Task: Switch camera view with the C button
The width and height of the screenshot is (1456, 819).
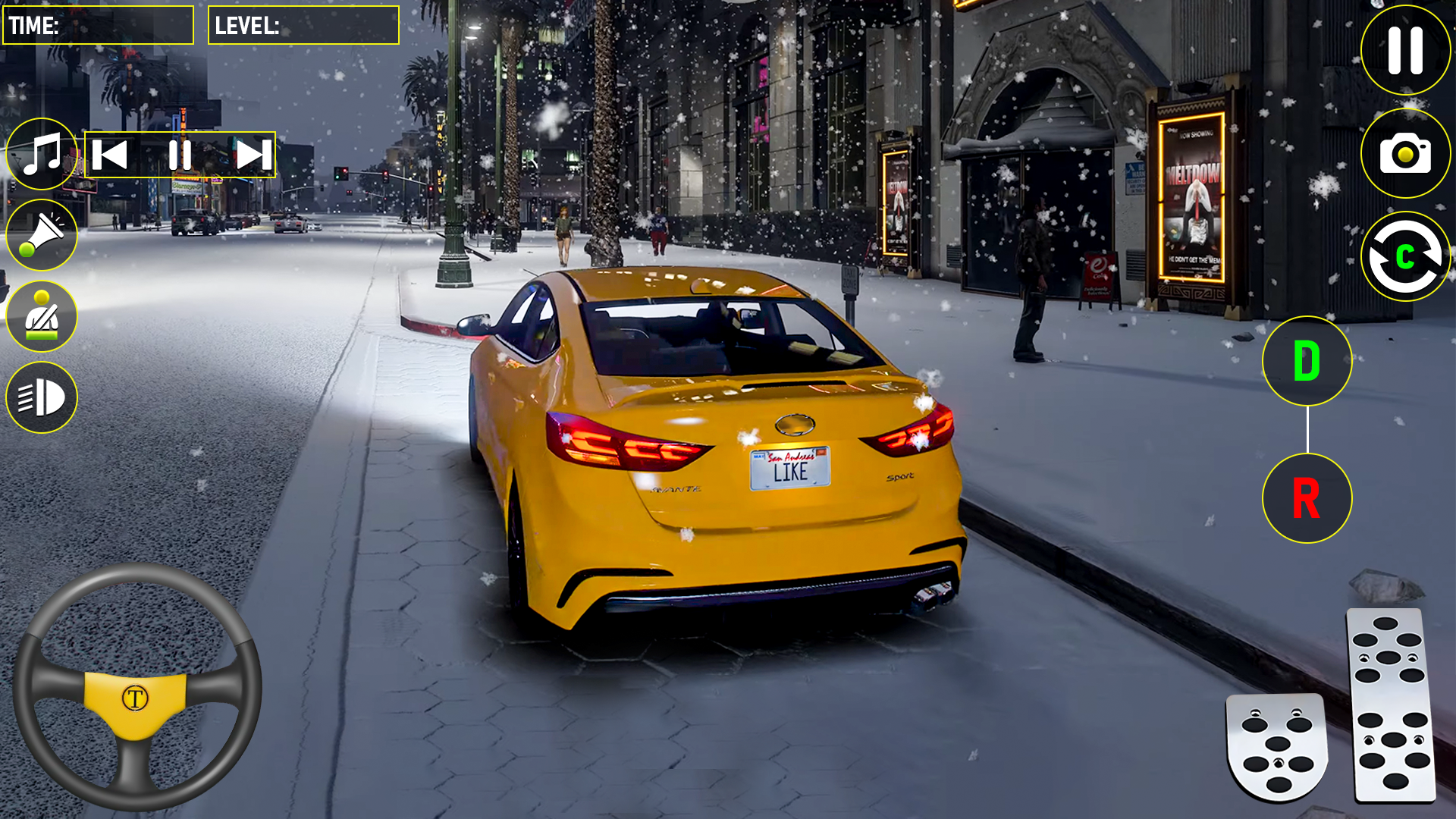Action: pos(1405,256)
